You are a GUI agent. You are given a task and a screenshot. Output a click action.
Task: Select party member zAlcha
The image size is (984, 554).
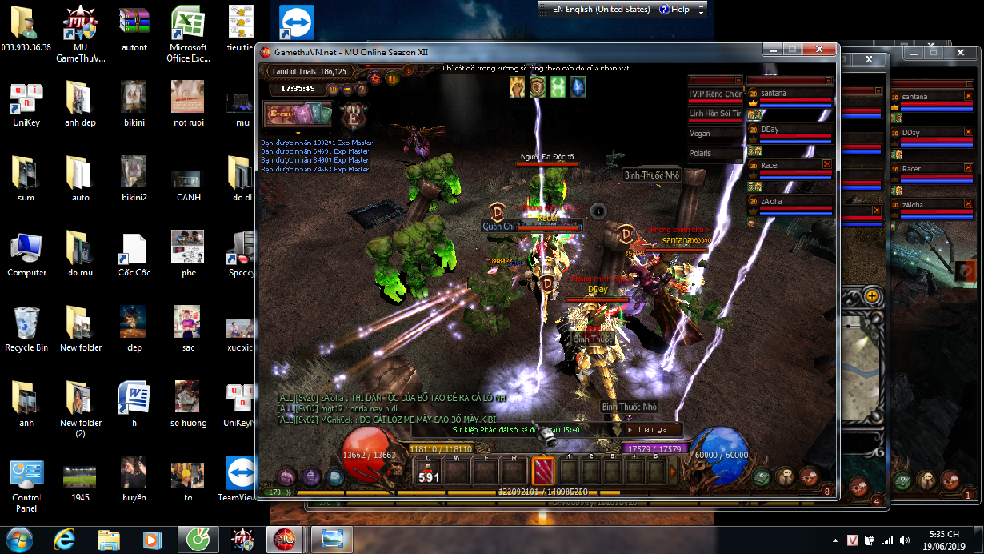(x=790, y=202)
